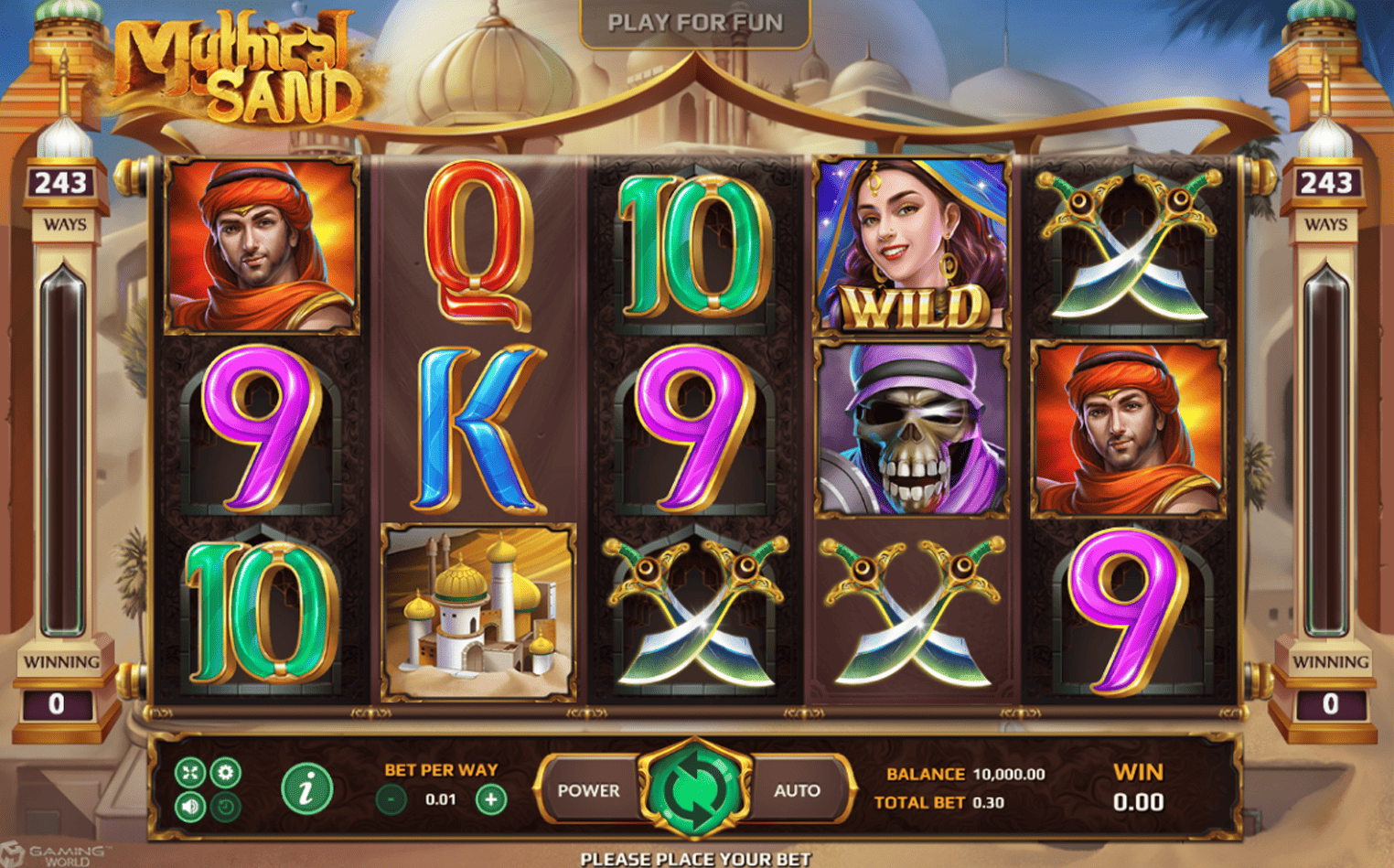Viewport: 1394px width, 868px height.
Task: Mute sound with the speaker icon
Action: (x=190, y=807)
